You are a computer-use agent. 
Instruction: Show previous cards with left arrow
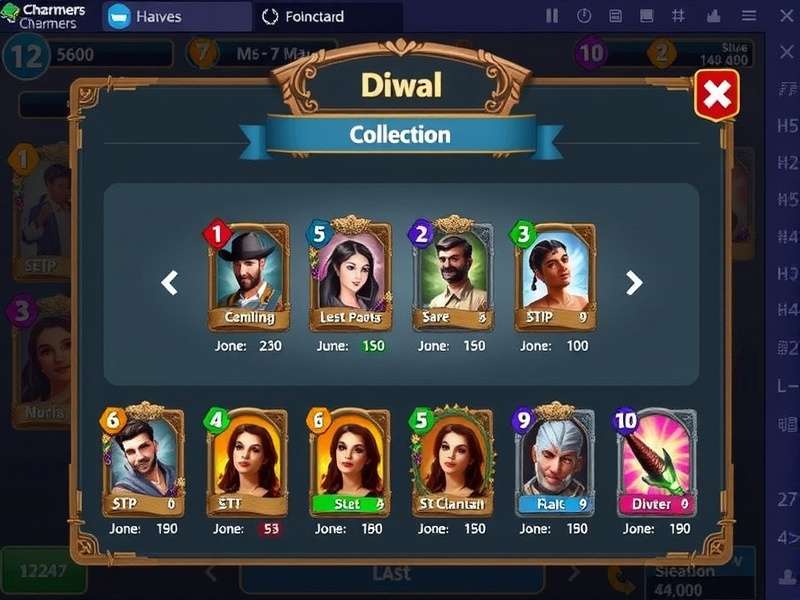[x=170, y=283]
